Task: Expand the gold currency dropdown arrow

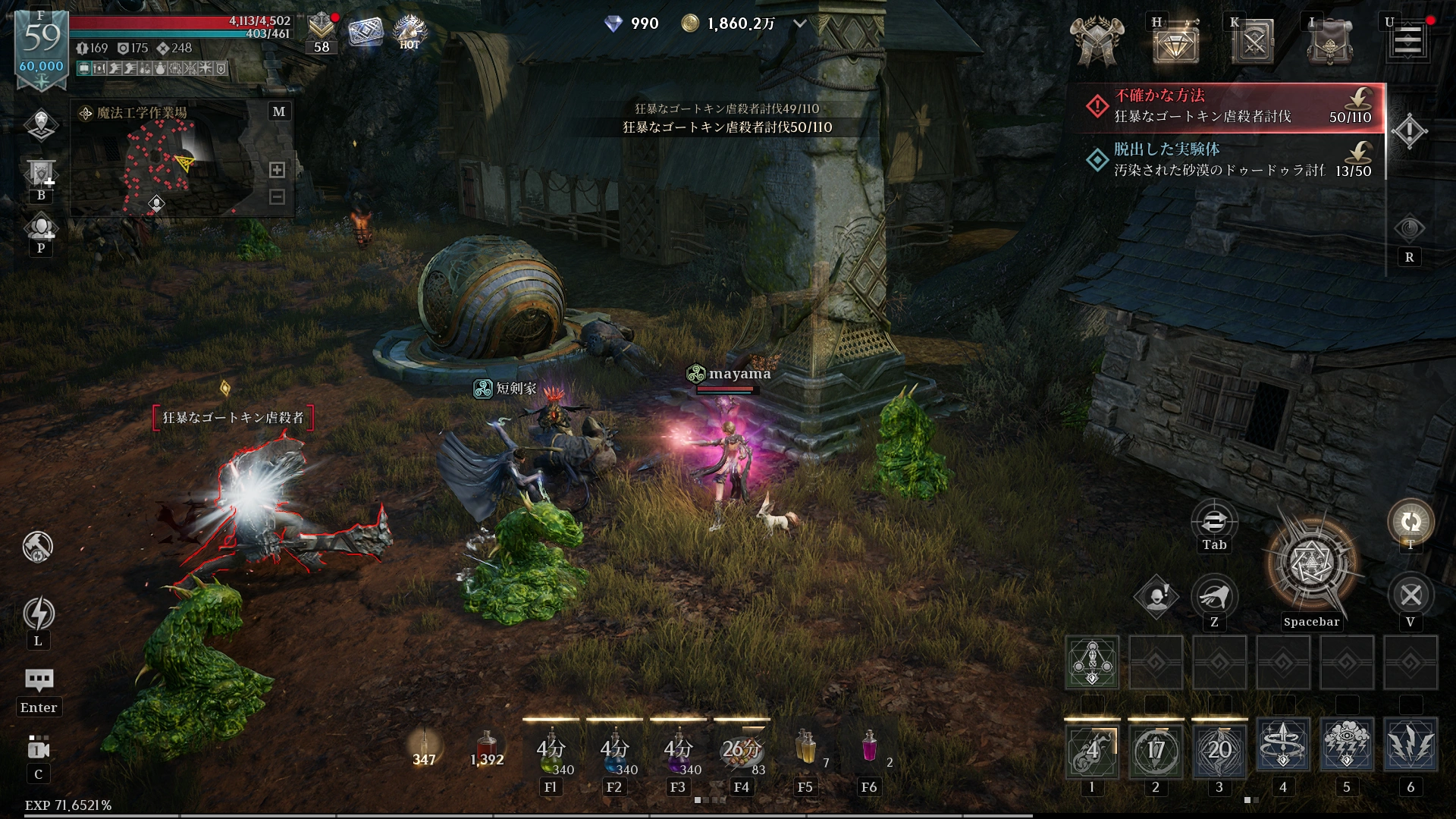Action: tap(799, 24)
